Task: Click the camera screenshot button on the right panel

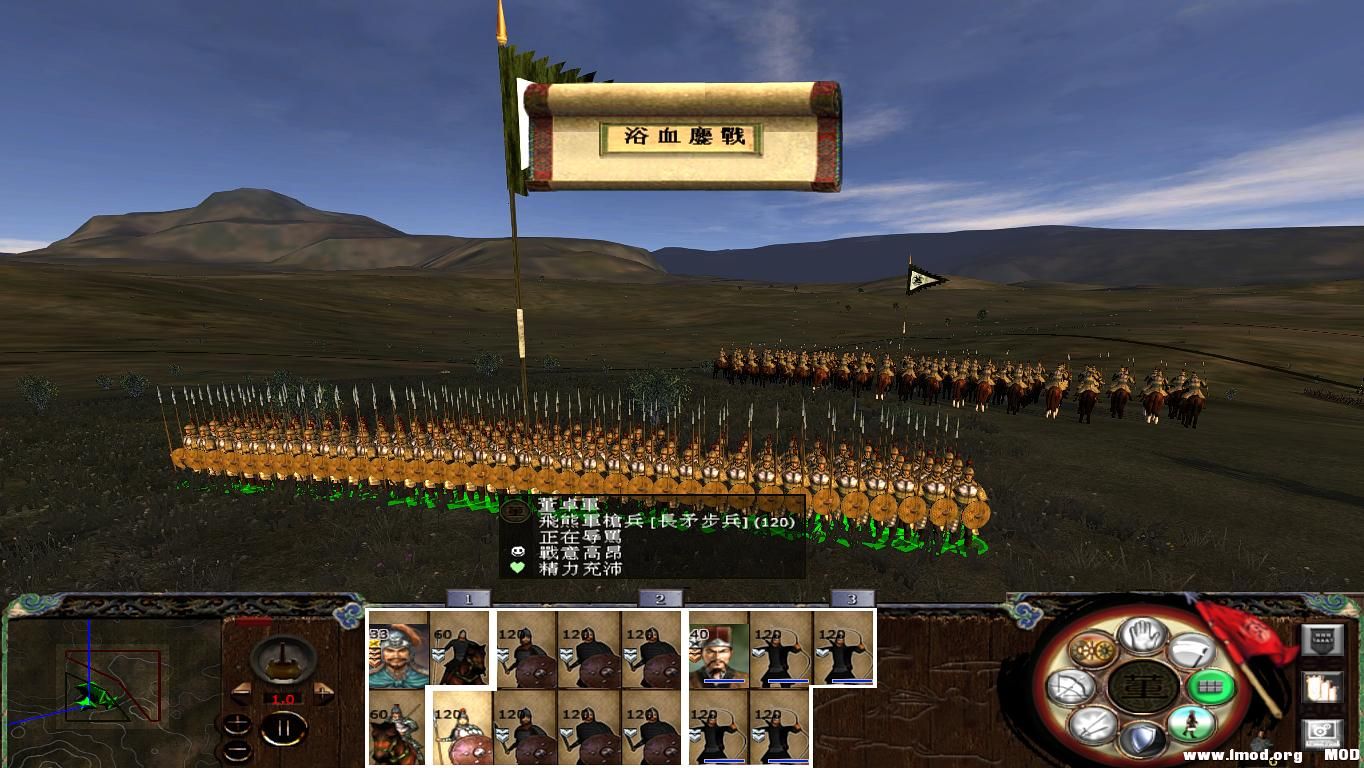Action: click(x=1323, y=732)
